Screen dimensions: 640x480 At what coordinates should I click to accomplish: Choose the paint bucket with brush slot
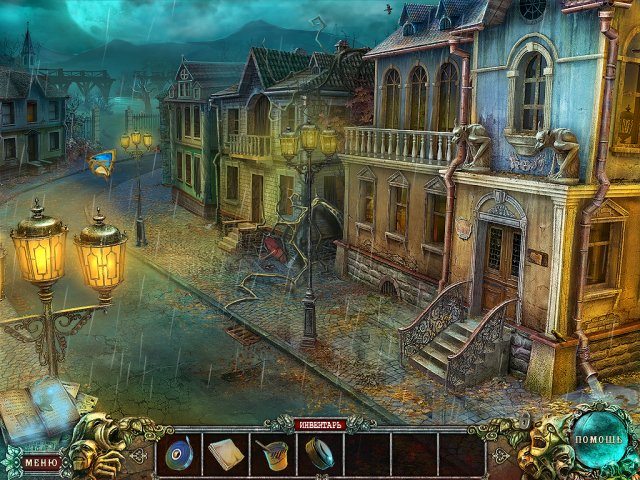272,455
